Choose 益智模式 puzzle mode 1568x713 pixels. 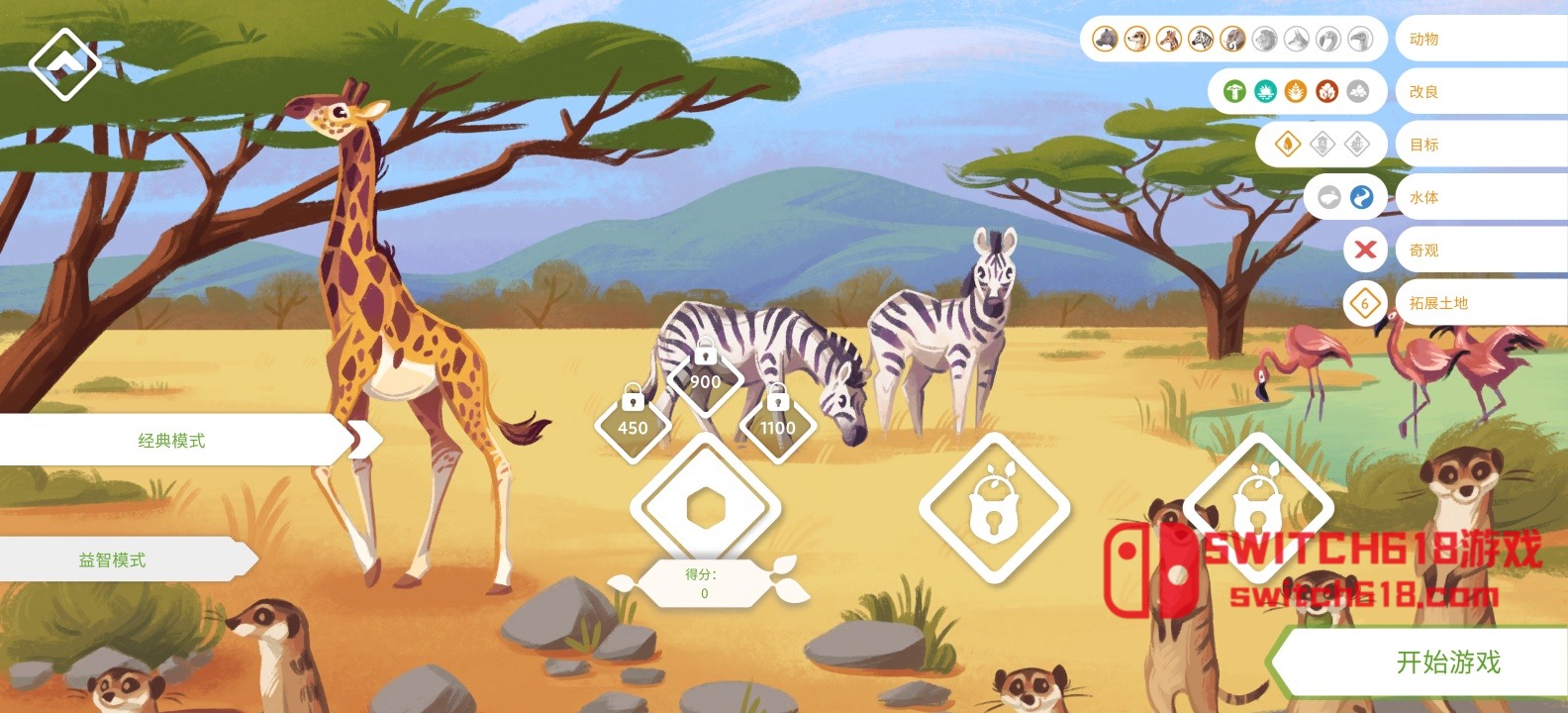coord(112,560)
